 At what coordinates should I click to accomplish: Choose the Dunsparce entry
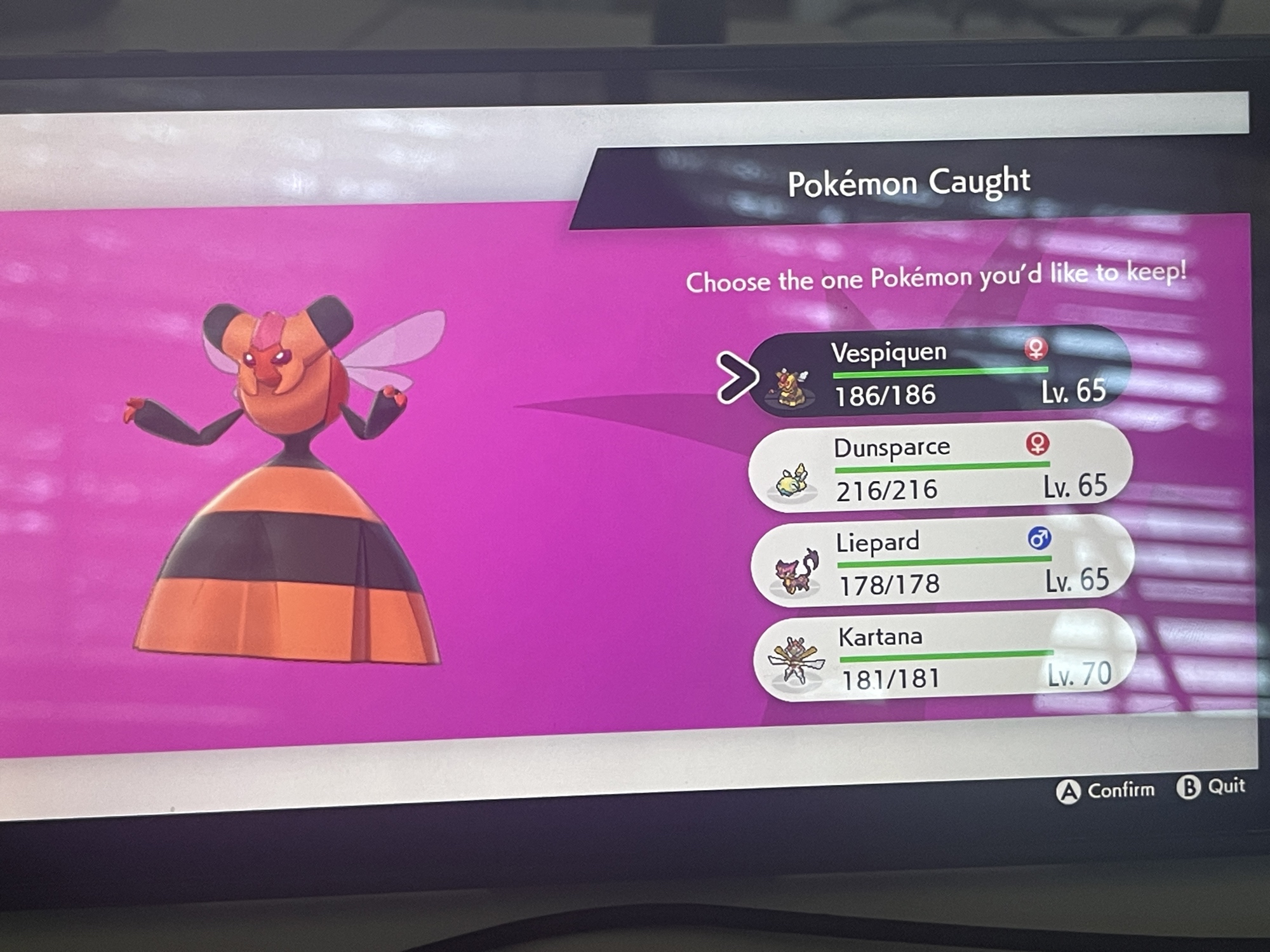click(940, 468)
